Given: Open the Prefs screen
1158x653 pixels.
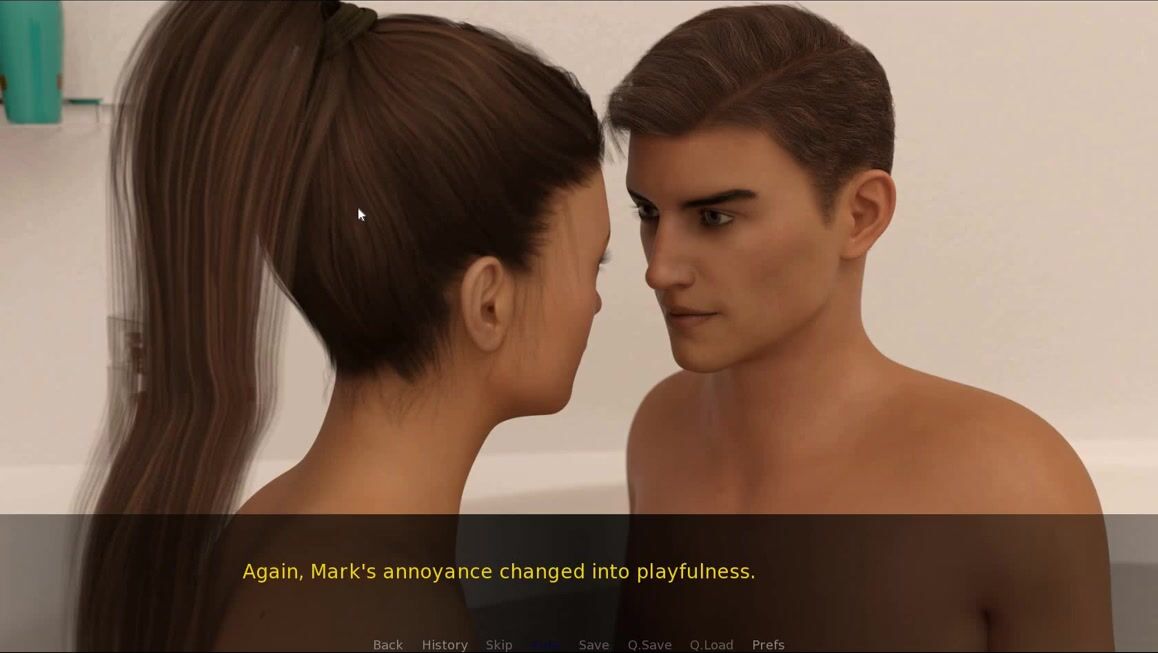Looking at the screenshot, I should [x=768, y=645].
